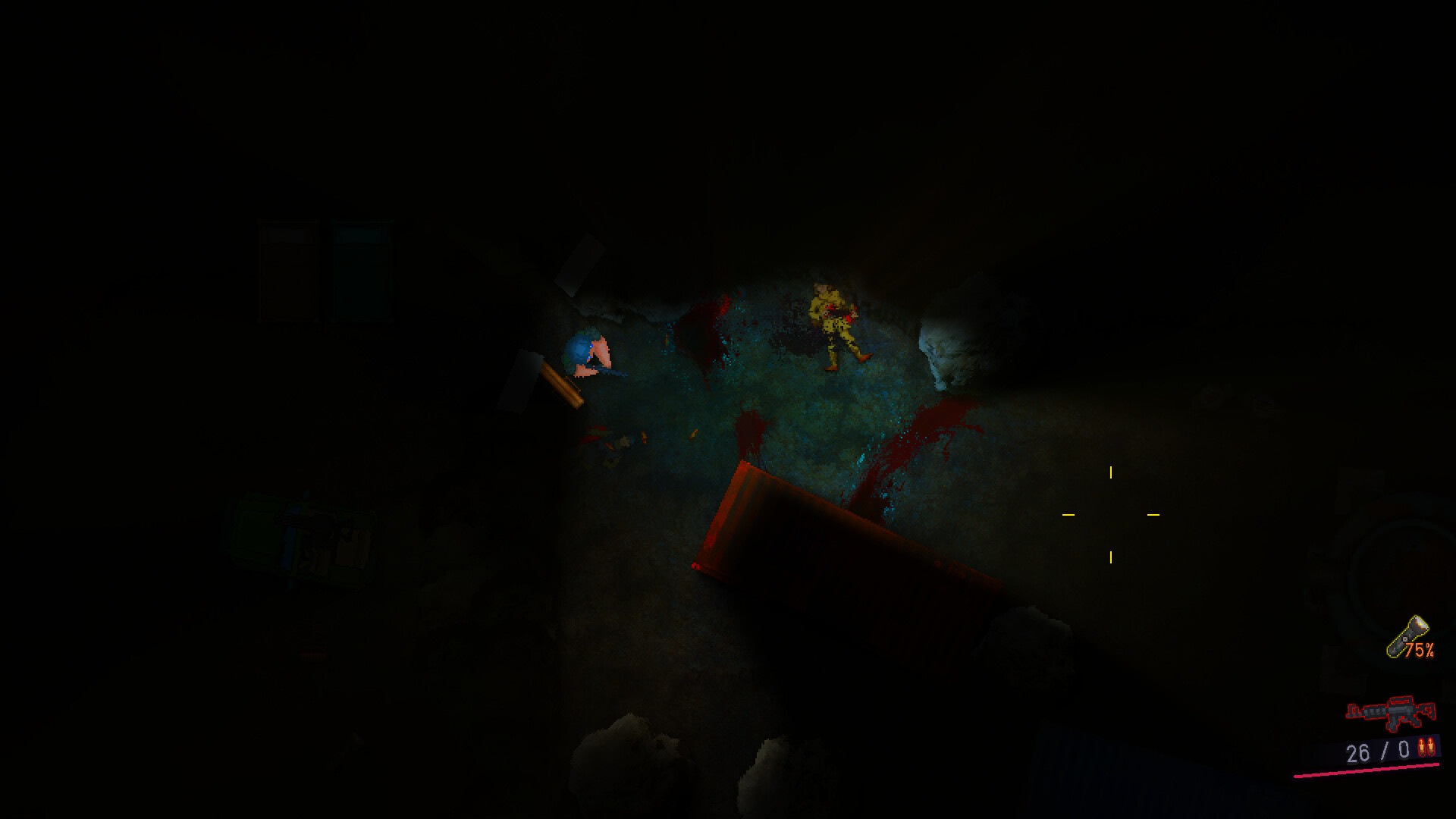Click the right bullet icon beside ammo count
1456x819 pixels.
[1432, 748]
